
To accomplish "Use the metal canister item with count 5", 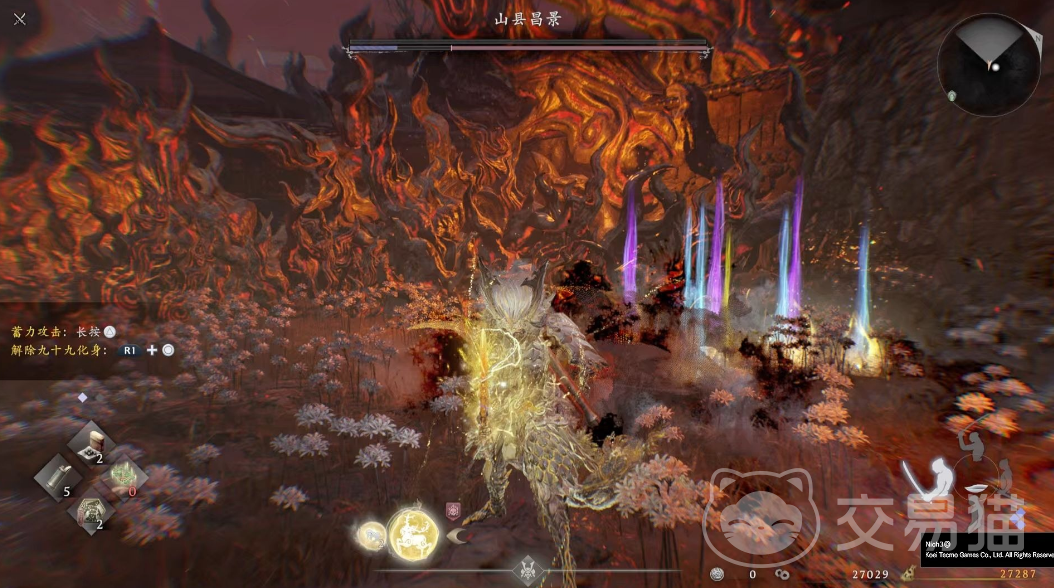I will [x=57, y=477].
